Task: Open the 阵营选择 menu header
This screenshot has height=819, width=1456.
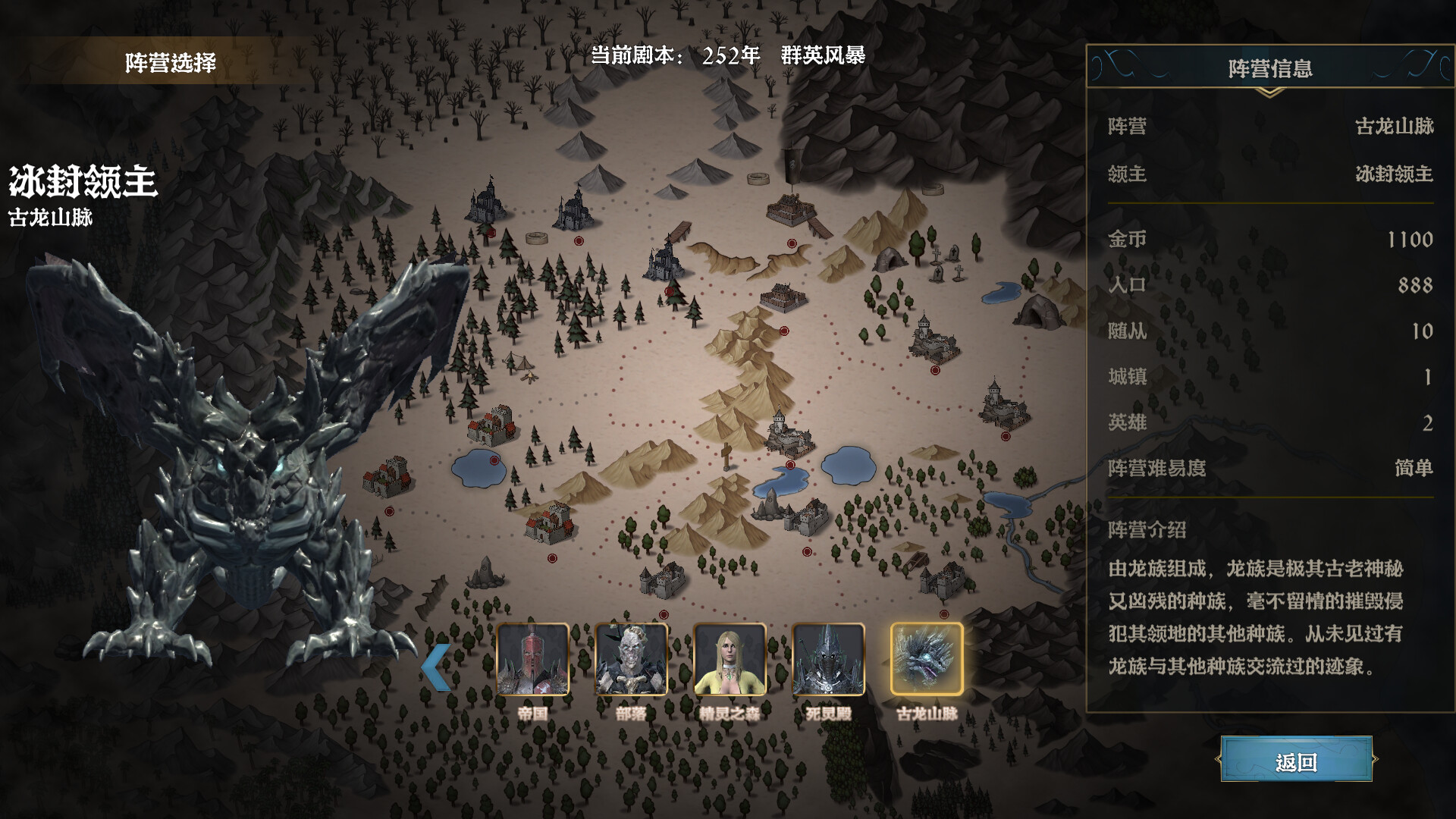Action: click(171, 64)
